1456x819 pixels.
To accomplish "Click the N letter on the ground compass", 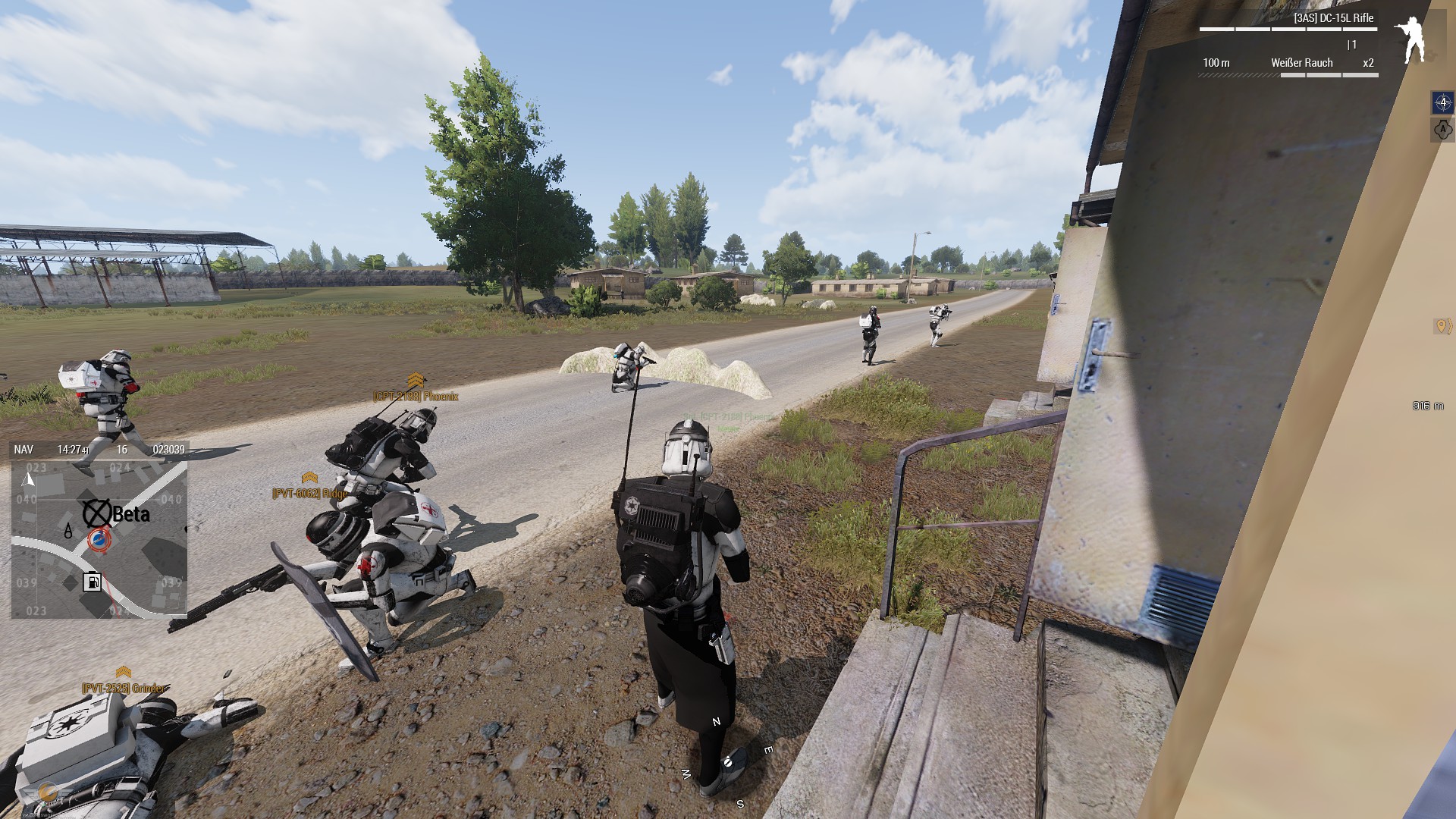I will [716, 722].
